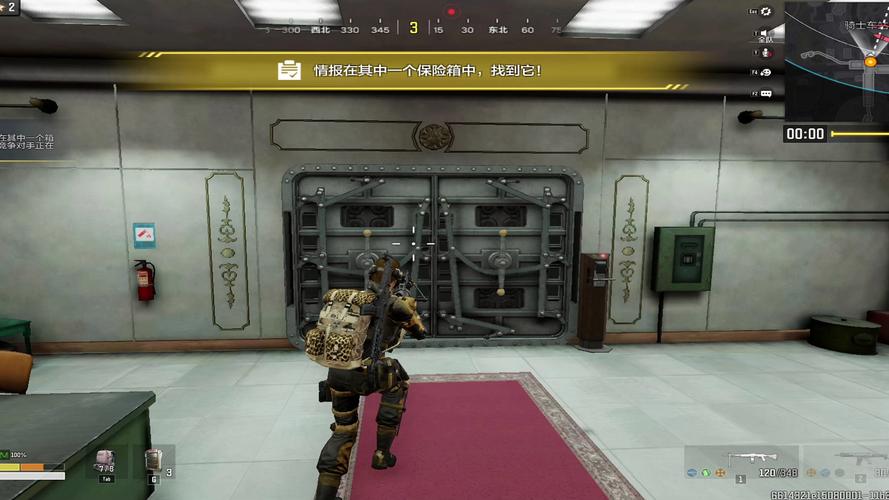Open the backpack inventory icon

pos(105,460)
